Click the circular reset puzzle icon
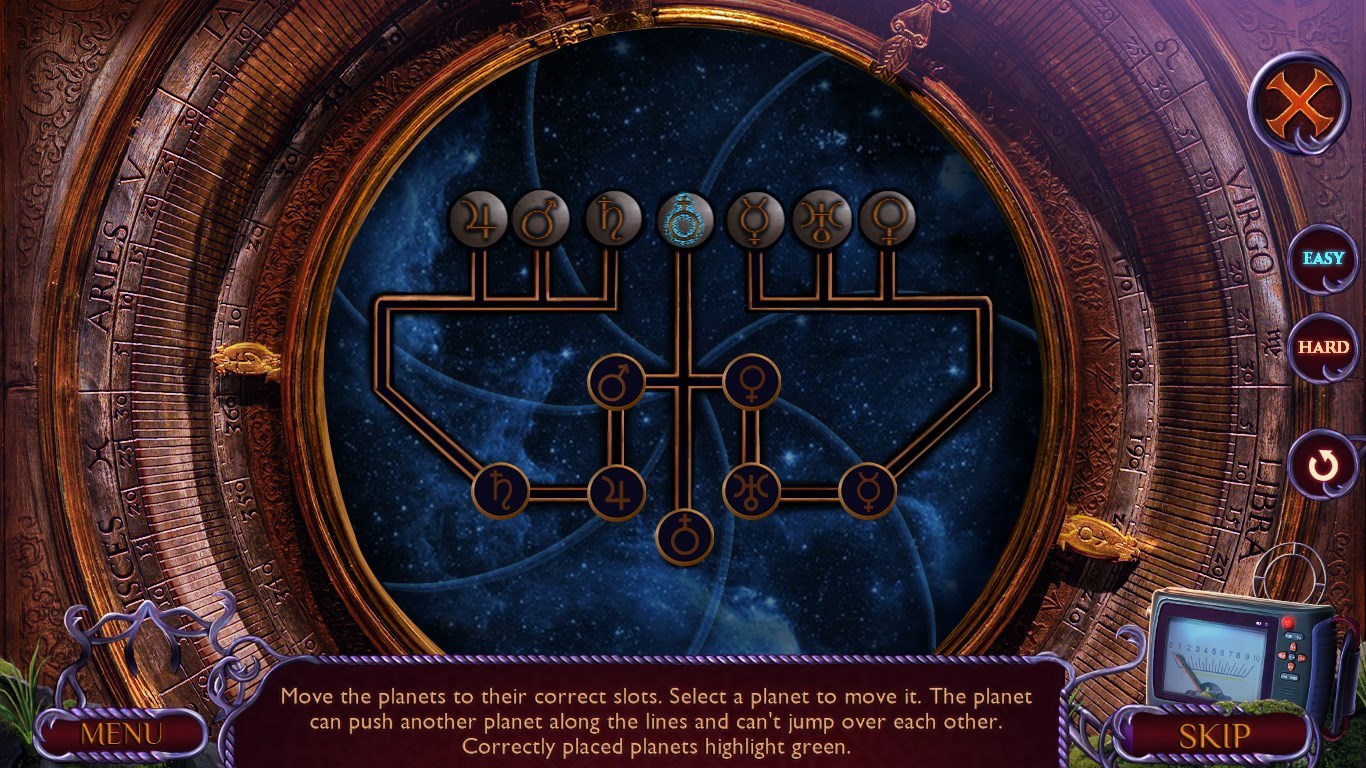 [x=1322, y=463]
